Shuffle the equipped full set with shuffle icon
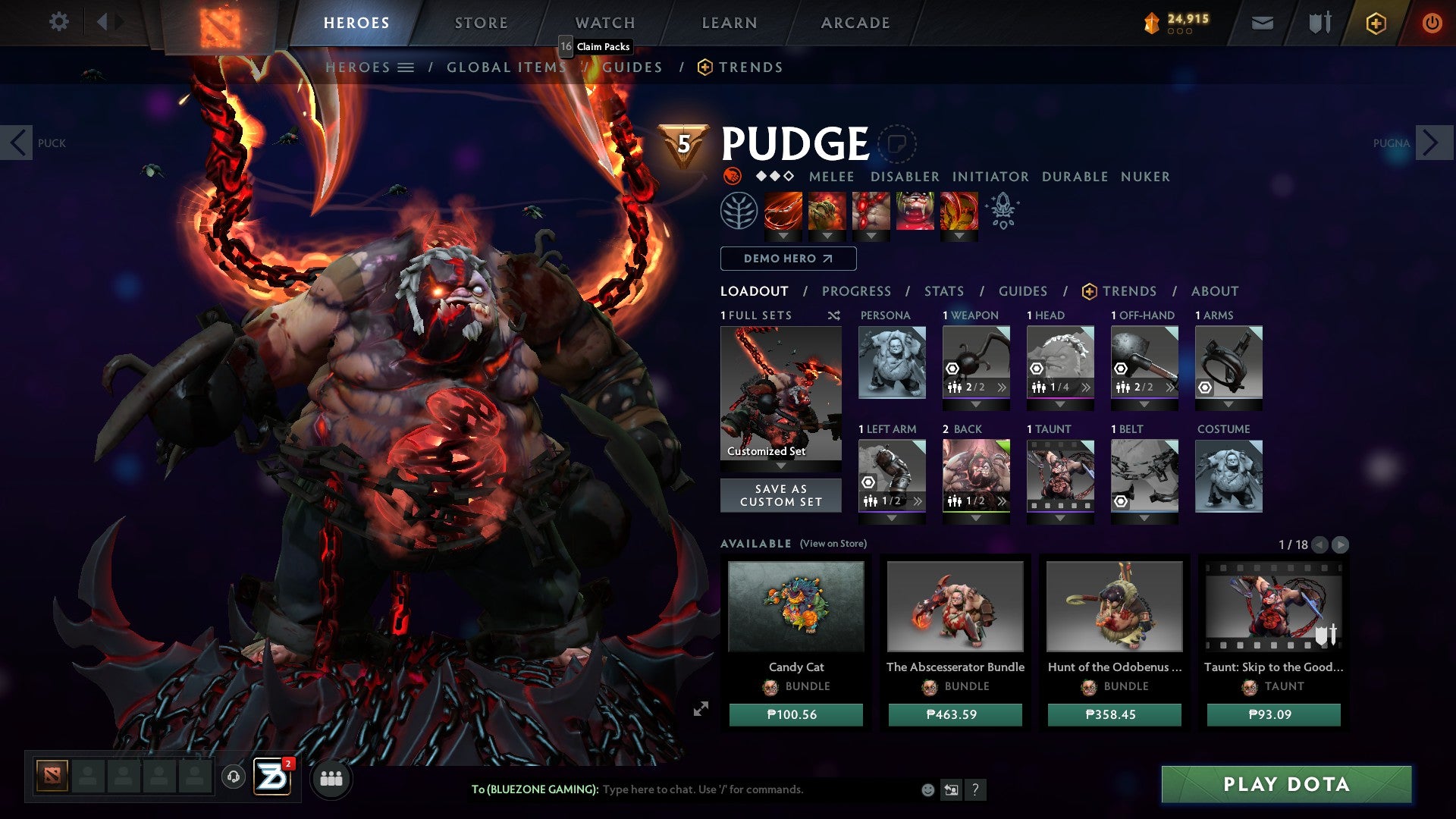Viewport: 1456px width, 819px height. (x=834, y=315)
